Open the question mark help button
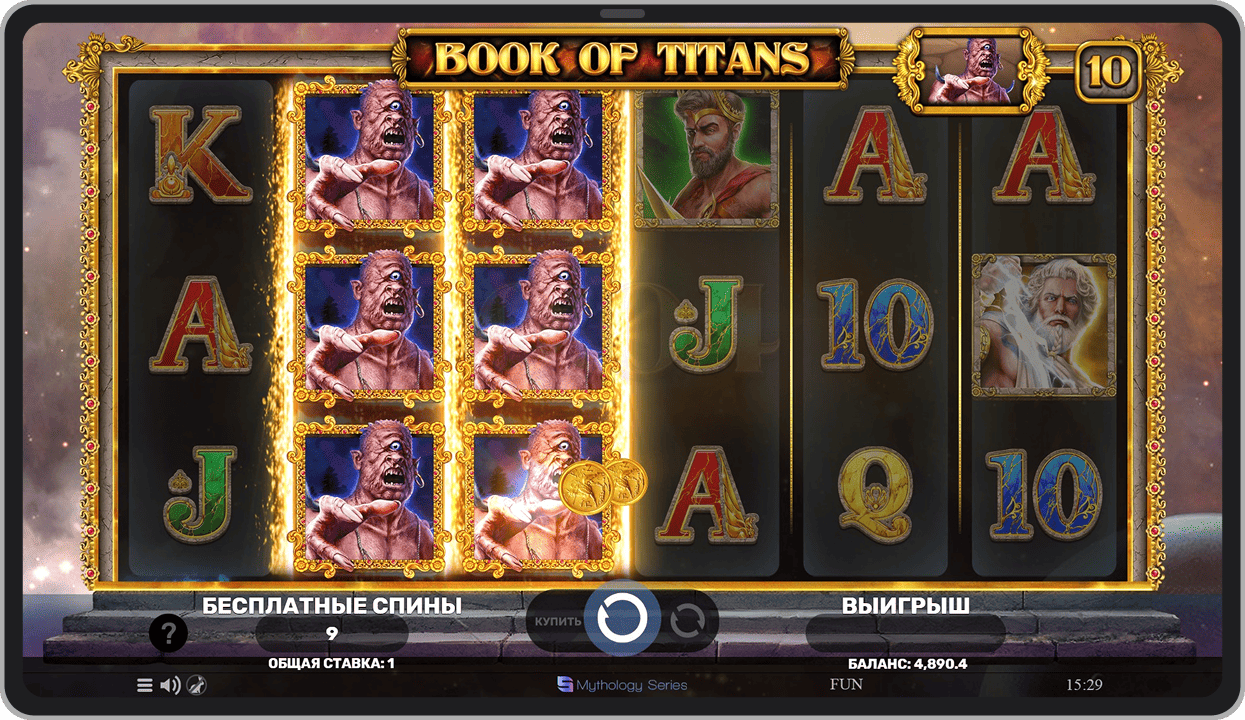Screen dimensions: 1245x720 [169, 633]
